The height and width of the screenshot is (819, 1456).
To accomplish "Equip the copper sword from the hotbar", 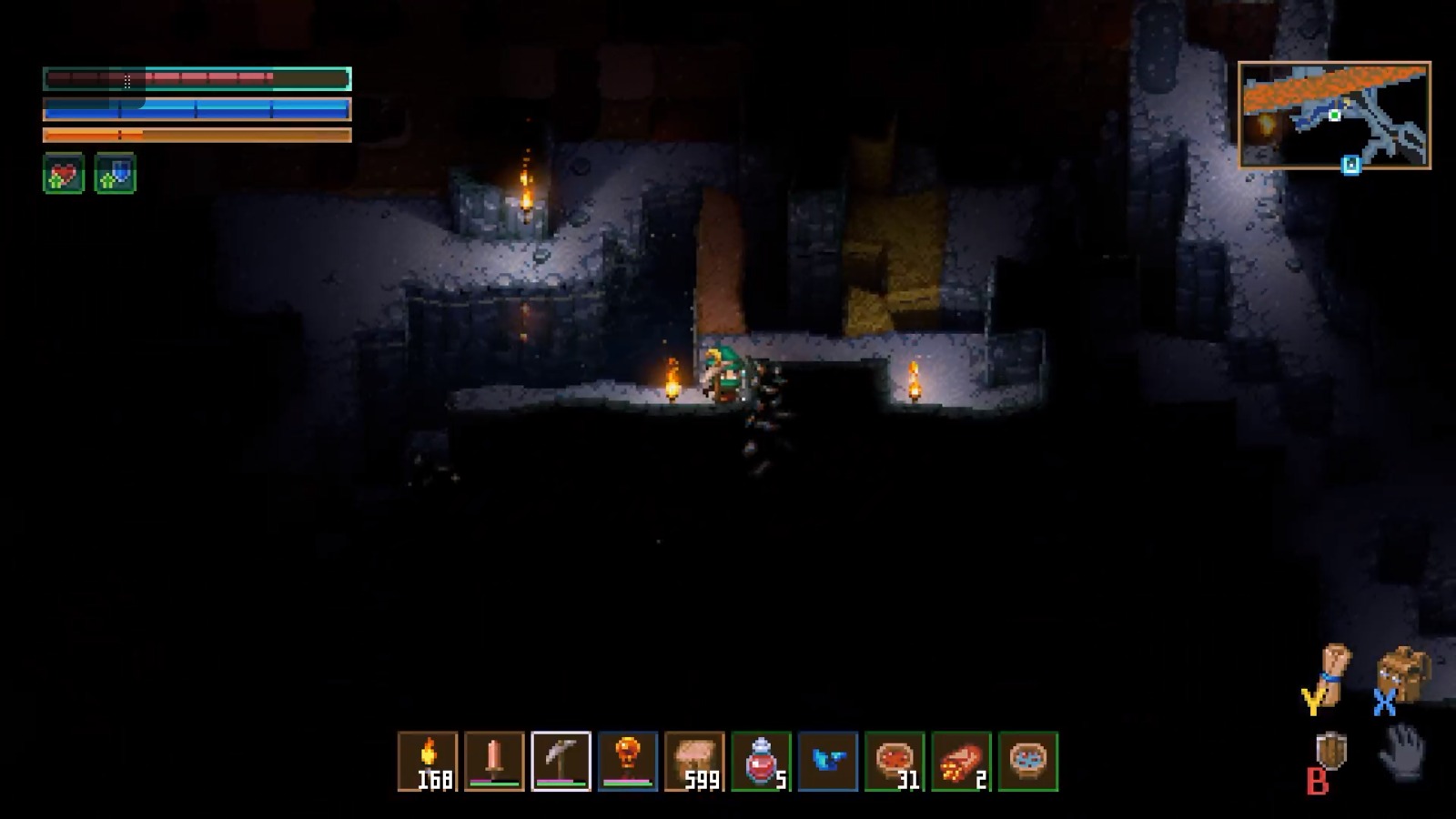I will (x=494, y=761).
